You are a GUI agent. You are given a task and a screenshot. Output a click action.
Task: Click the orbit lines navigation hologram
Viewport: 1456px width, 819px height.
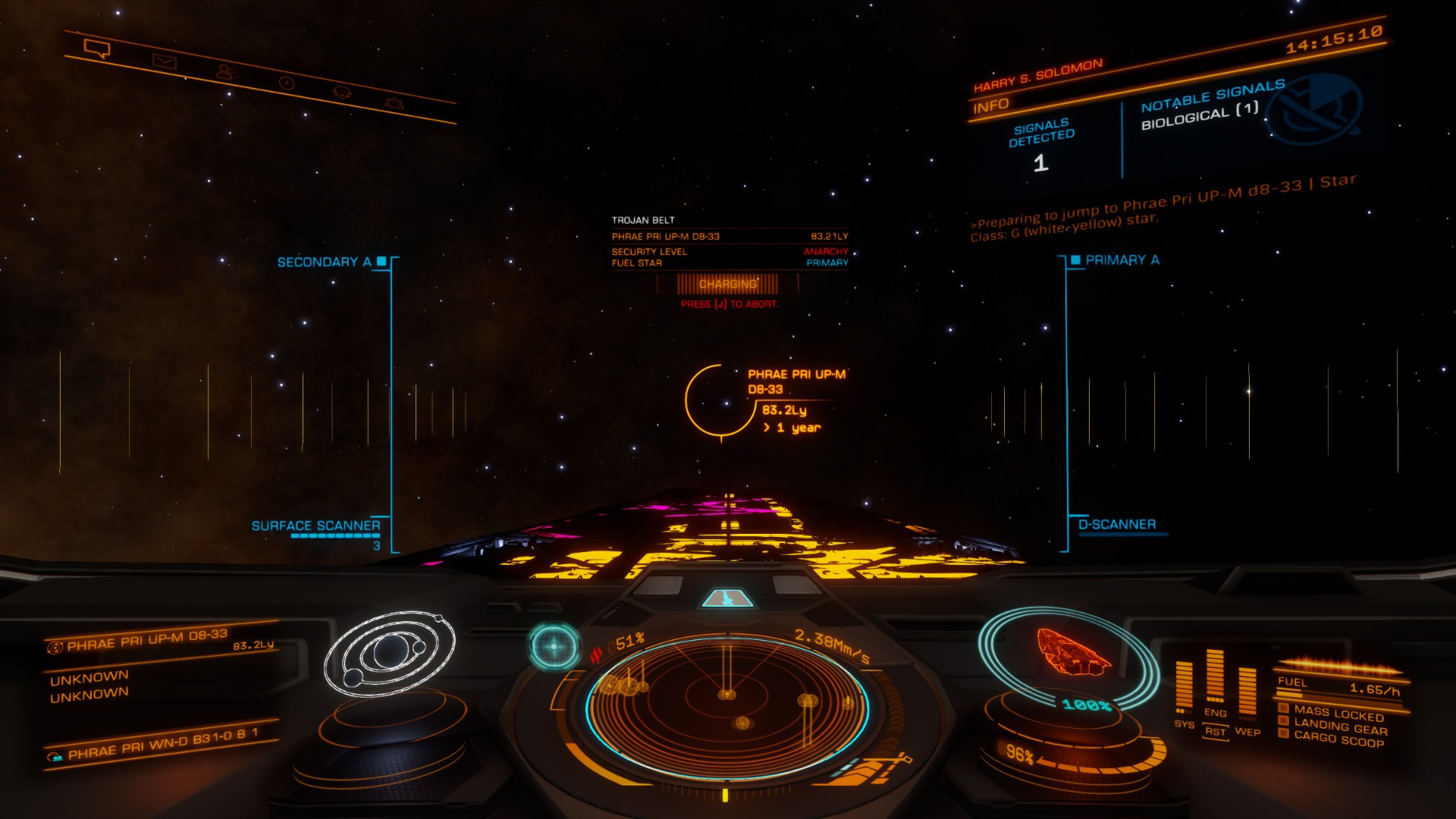(x=389, y=652)
